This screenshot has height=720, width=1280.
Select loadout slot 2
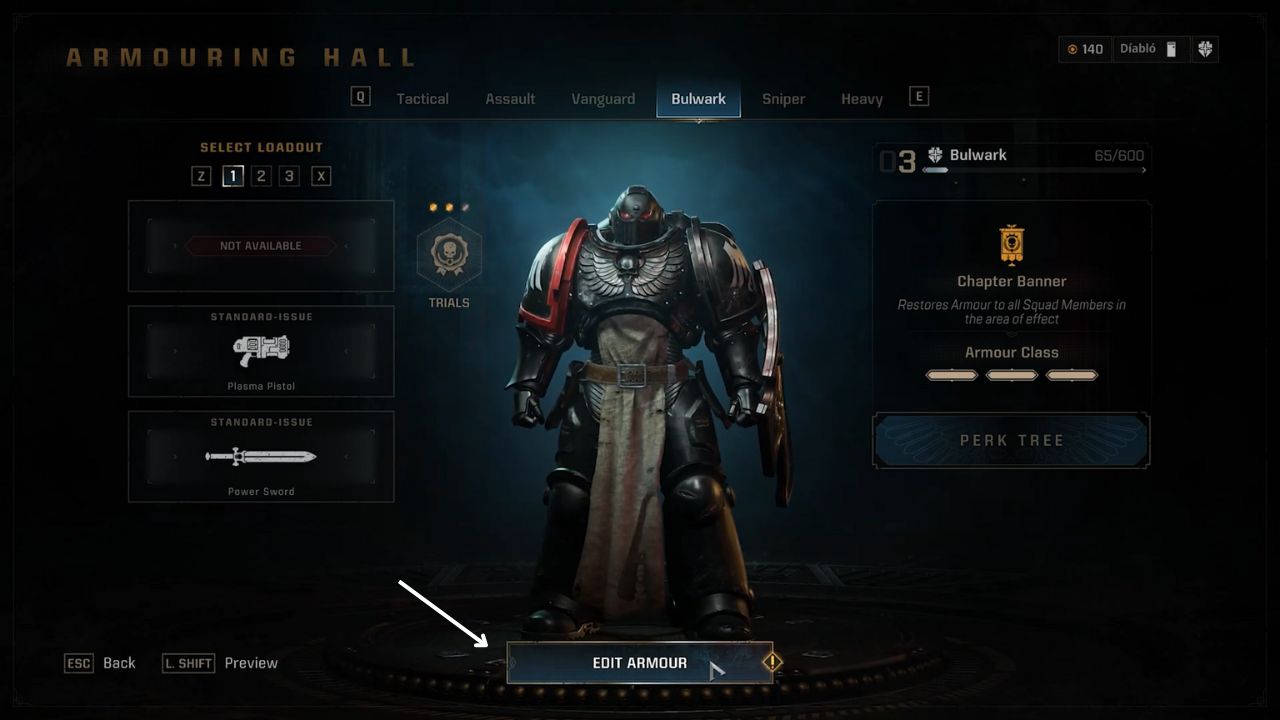coord(260,175)
